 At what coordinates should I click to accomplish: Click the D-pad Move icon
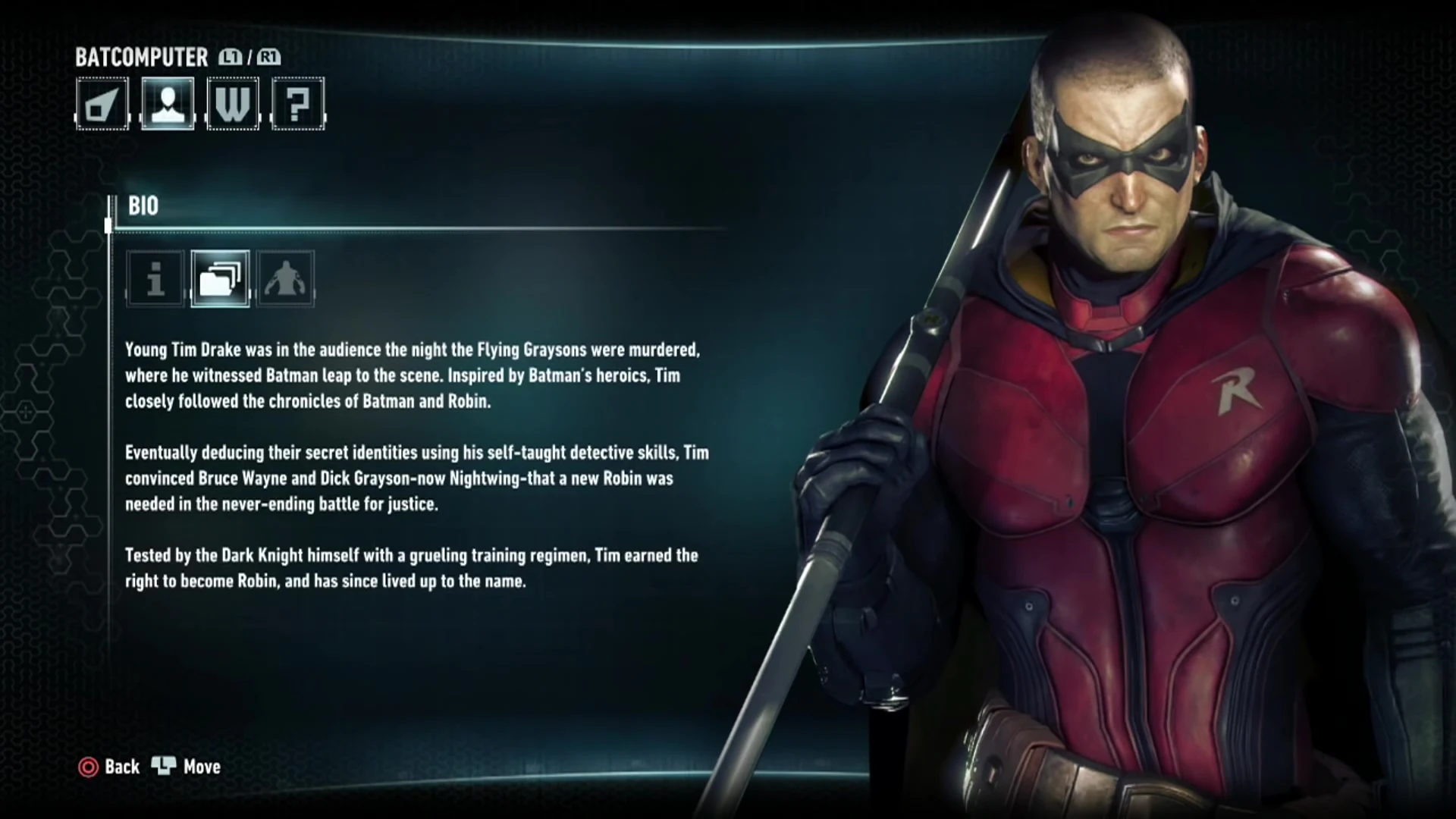coord(166,767)
